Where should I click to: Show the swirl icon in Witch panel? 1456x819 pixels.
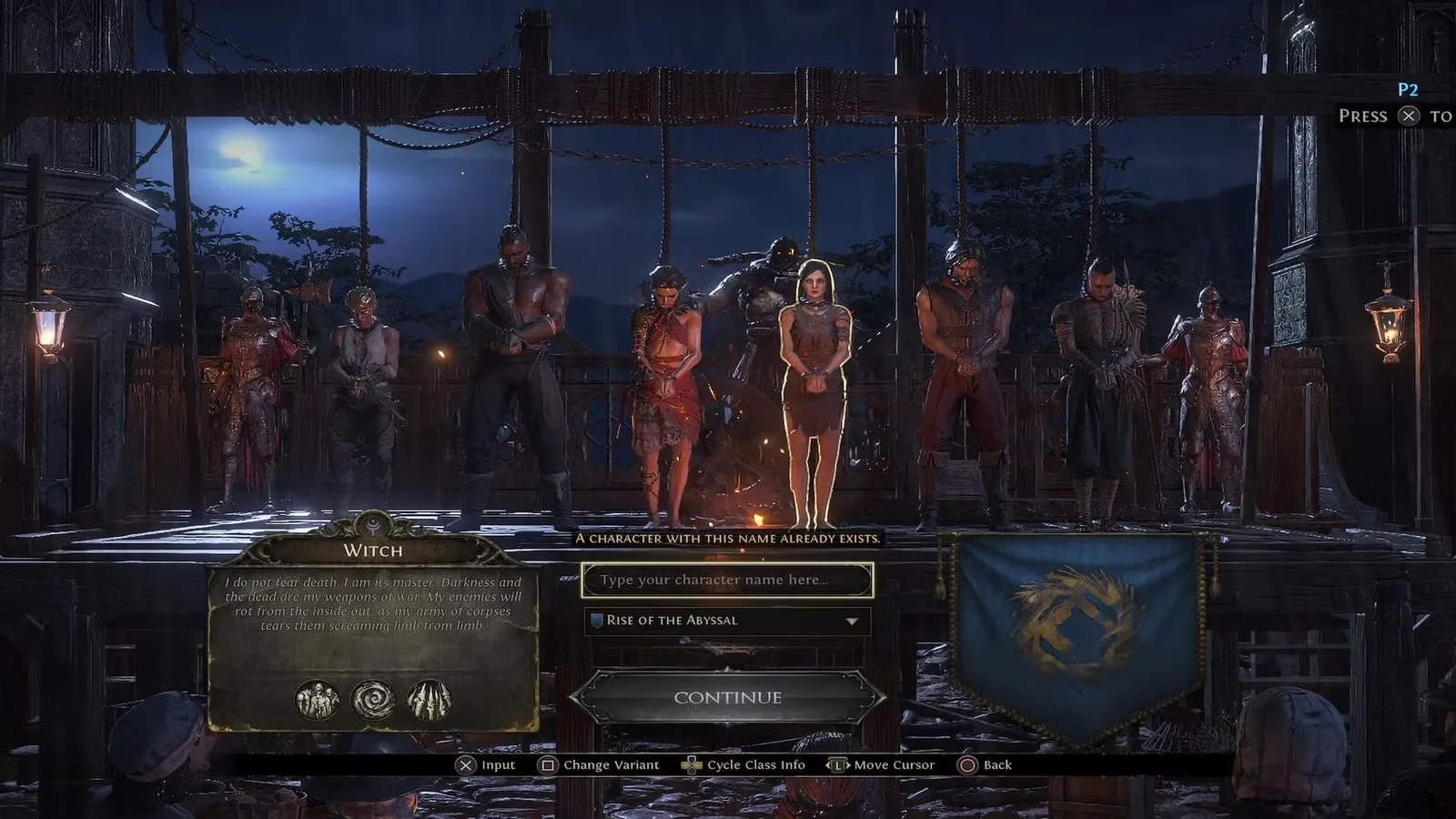click(x=373, y=701)
